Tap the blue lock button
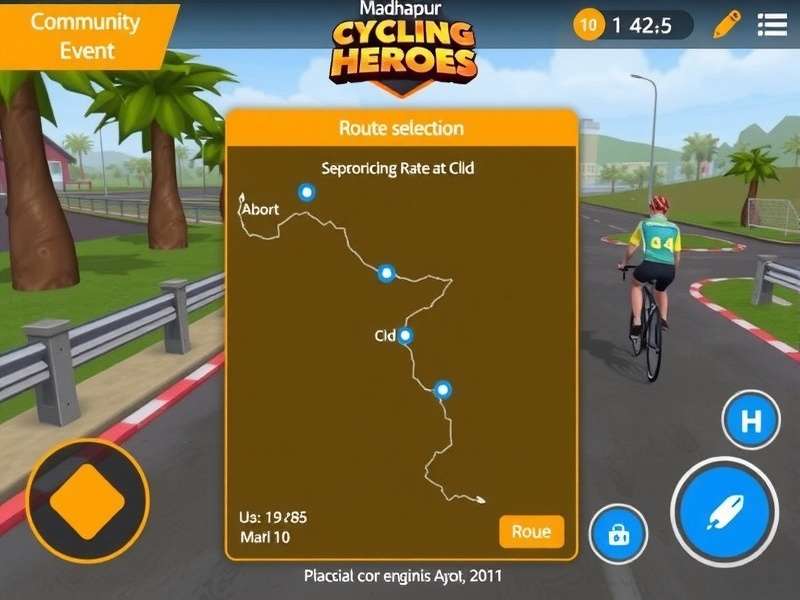The width and height of the screenshot is (800, 600). pyautogui.click(x=619, y=536)
